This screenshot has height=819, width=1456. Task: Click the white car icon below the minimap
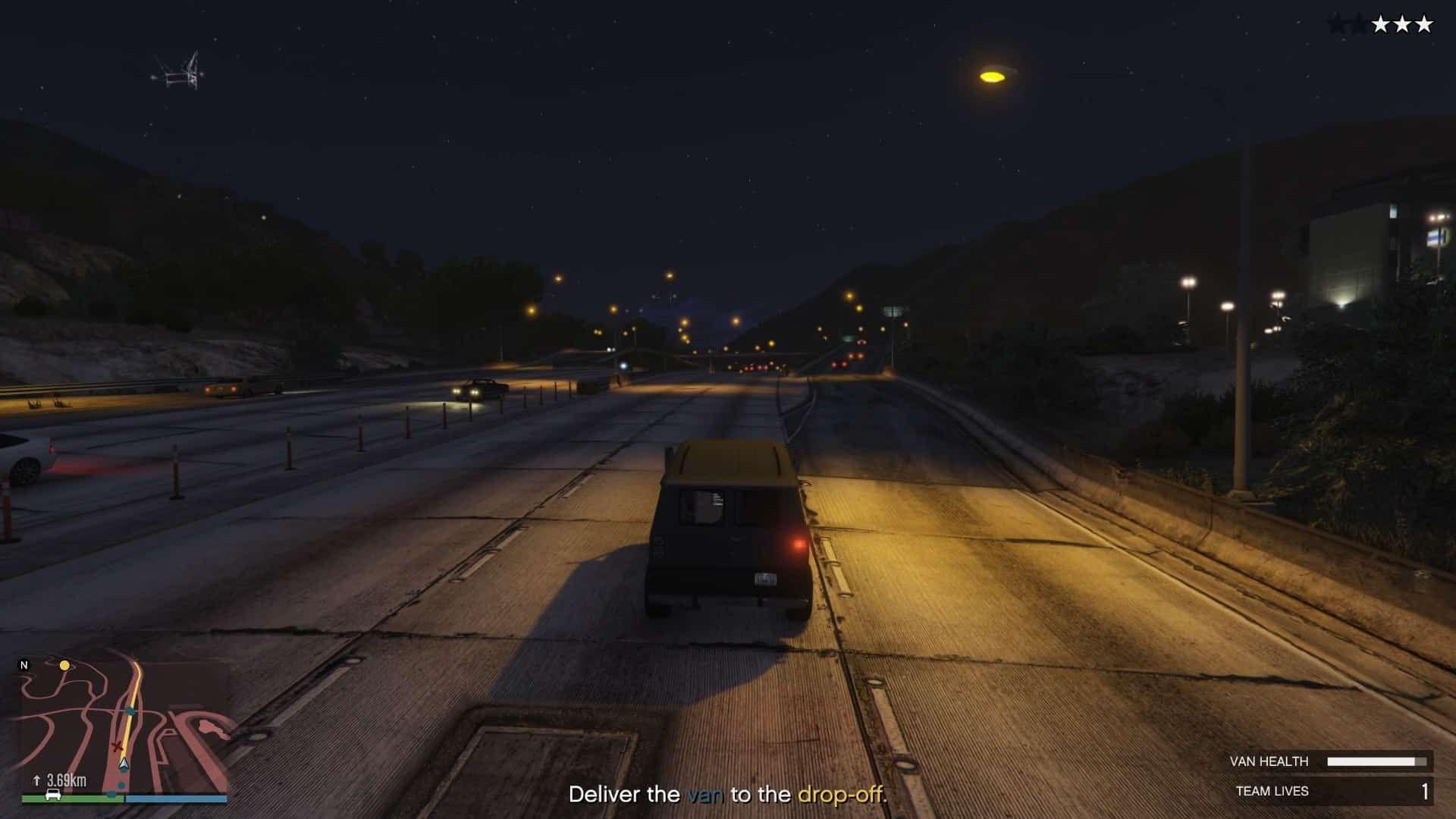53,794
